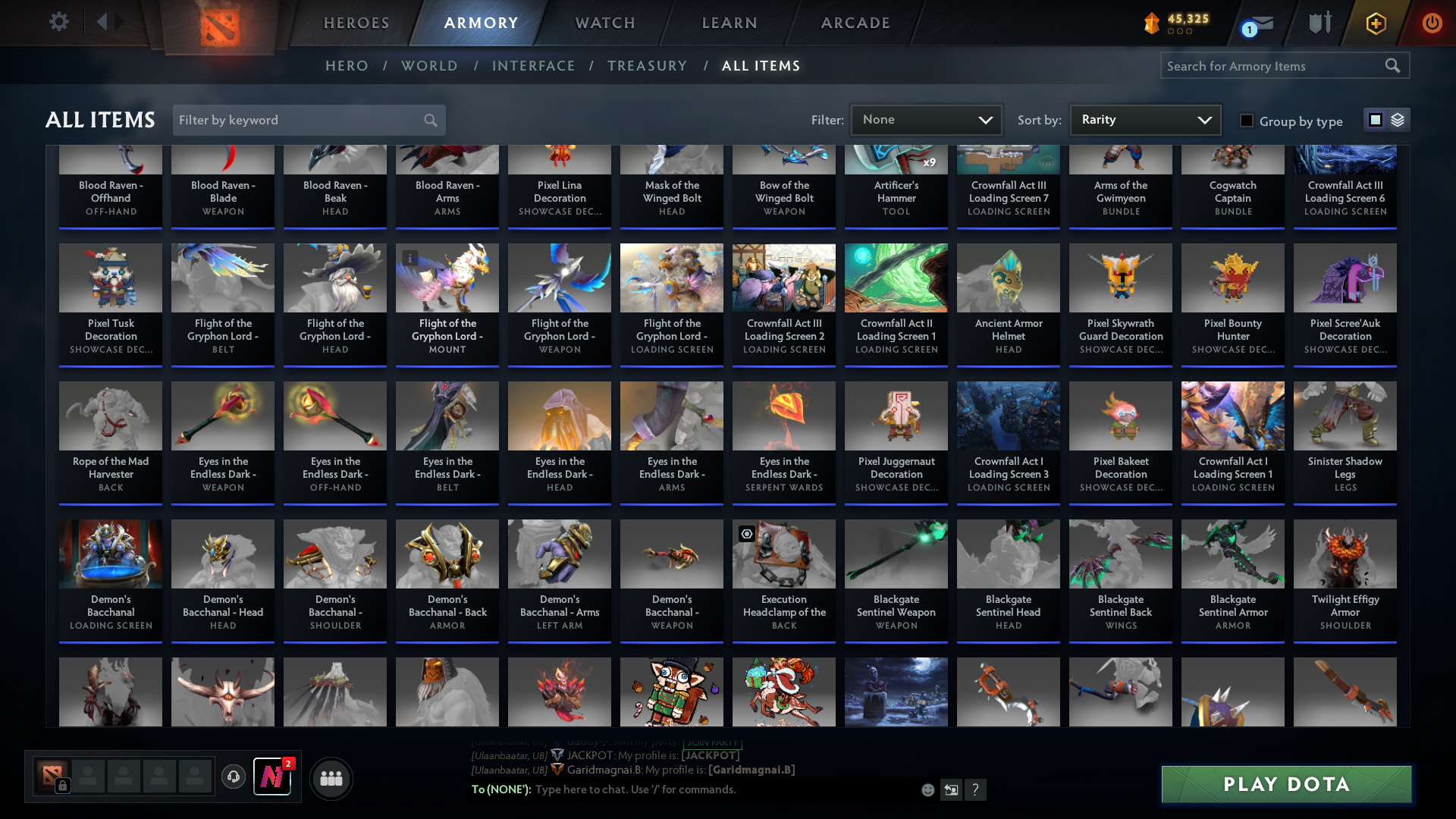
Task: Enable the Group by type checkbox
Action: 1246,121
